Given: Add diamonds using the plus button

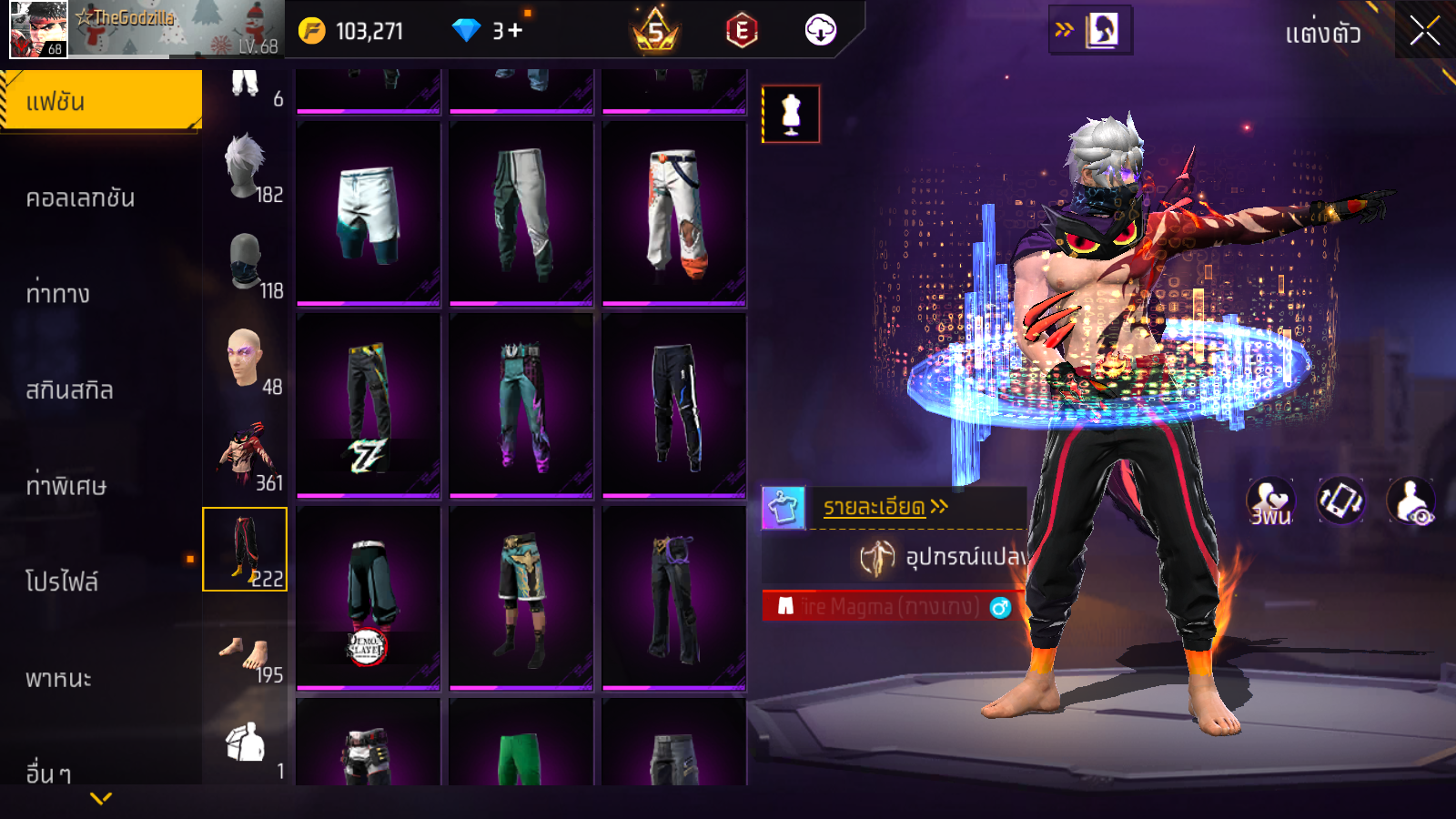Looking at the screenshot, I should coord(515,31).
